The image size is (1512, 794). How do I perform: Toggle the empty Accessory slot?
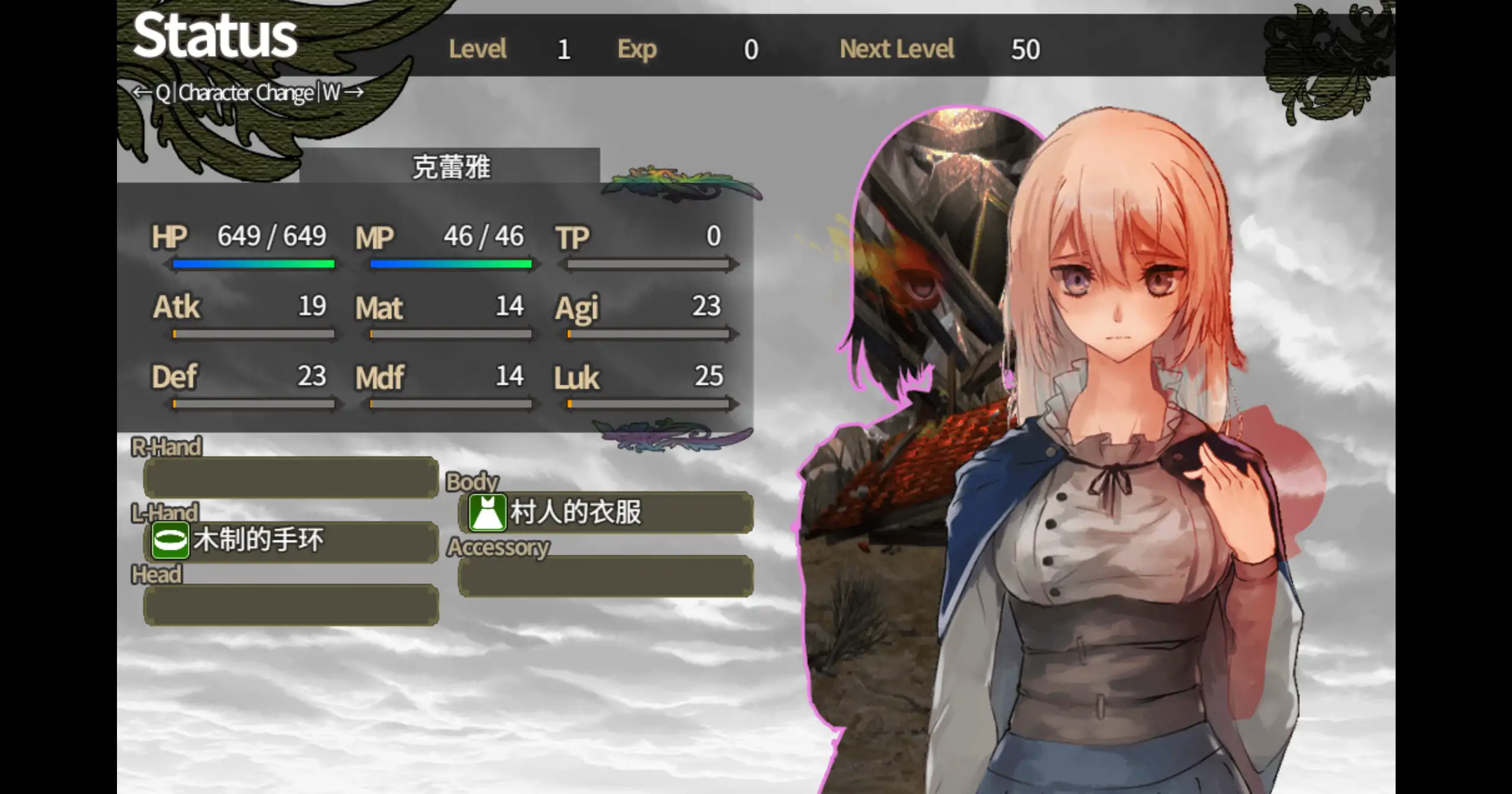603,576
